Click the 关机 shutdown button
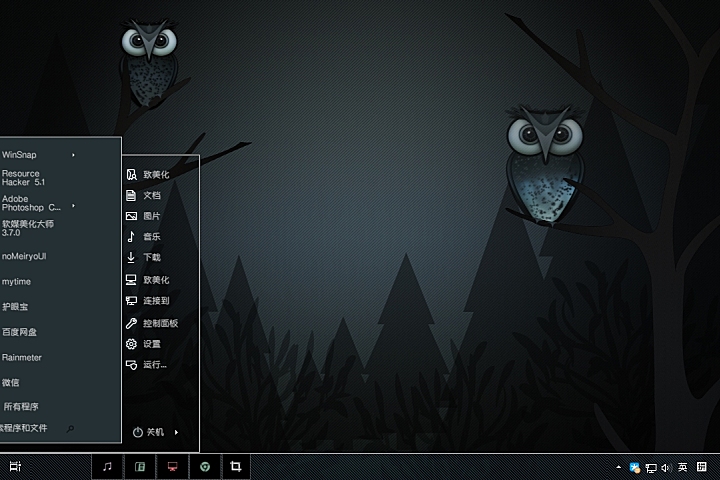The width and height of the screenshot is (720, 480). (149, 432)
